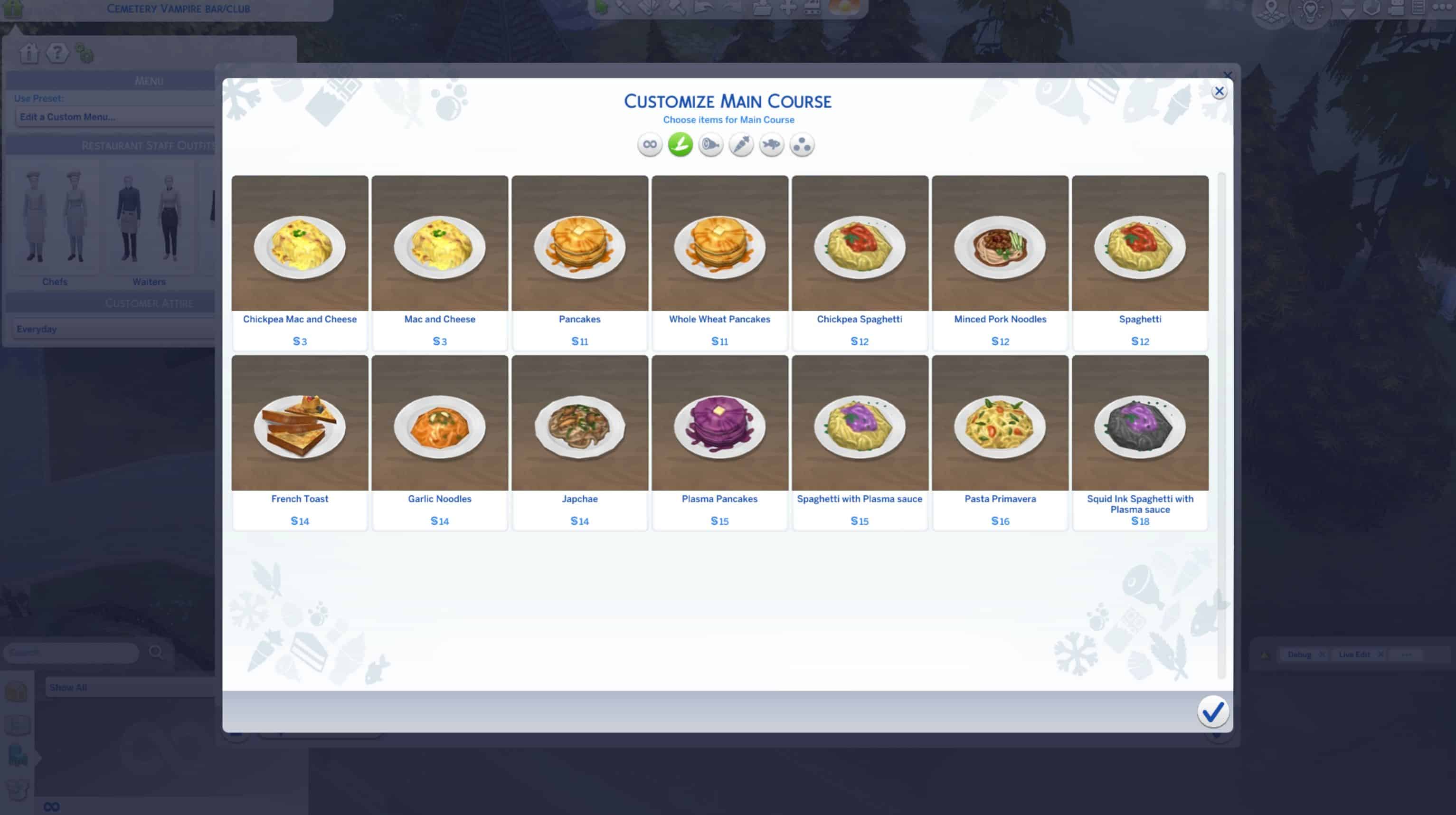Add Plasma Pancakes to the menu
This screenshot has height=815, width=1456.
click(x=719, y=428)
